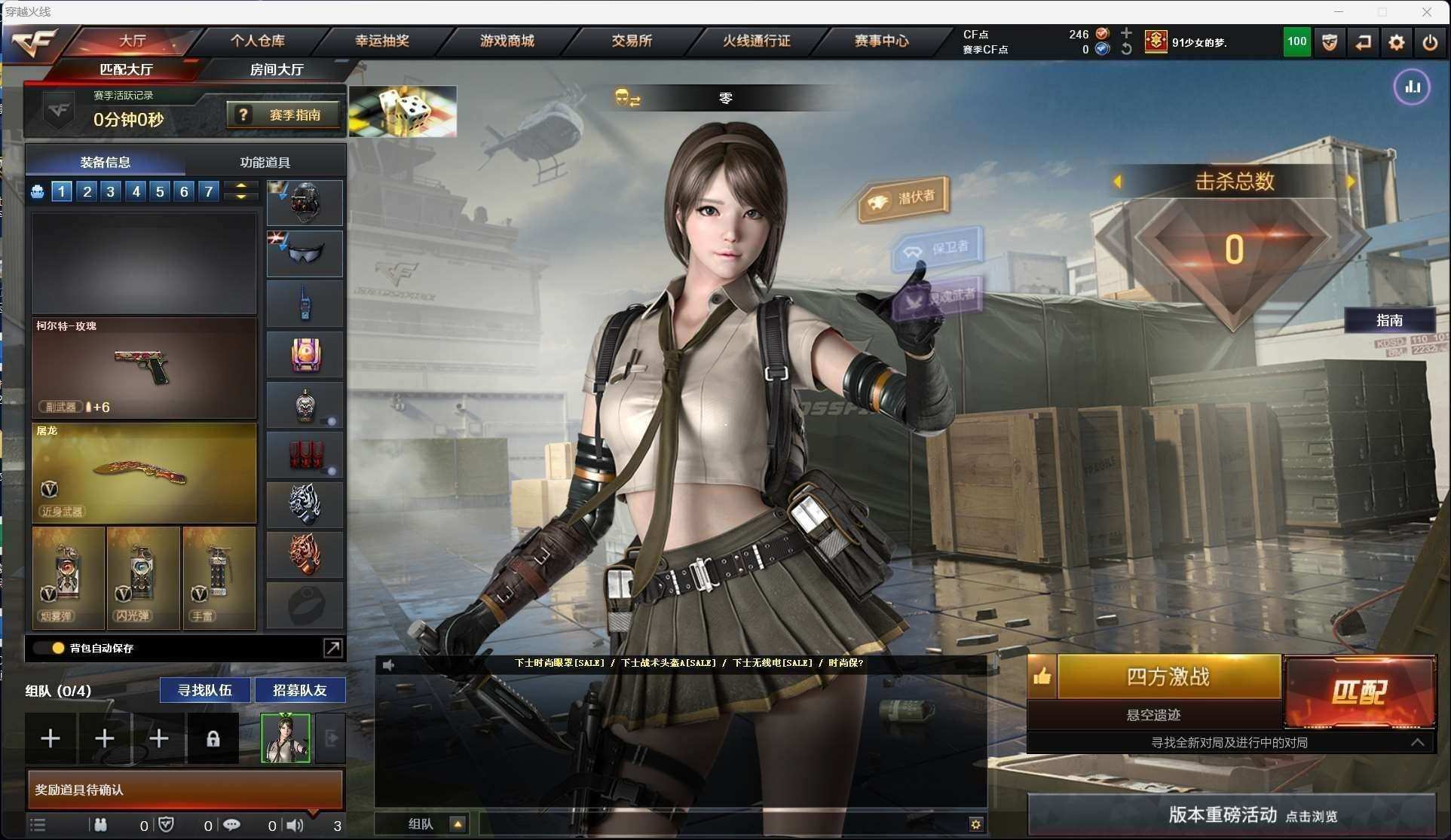Go to the 游戏商城 shop
The width and height of the screenshot is (1451, 840).
pyautogui.click(x=507, y=41)
